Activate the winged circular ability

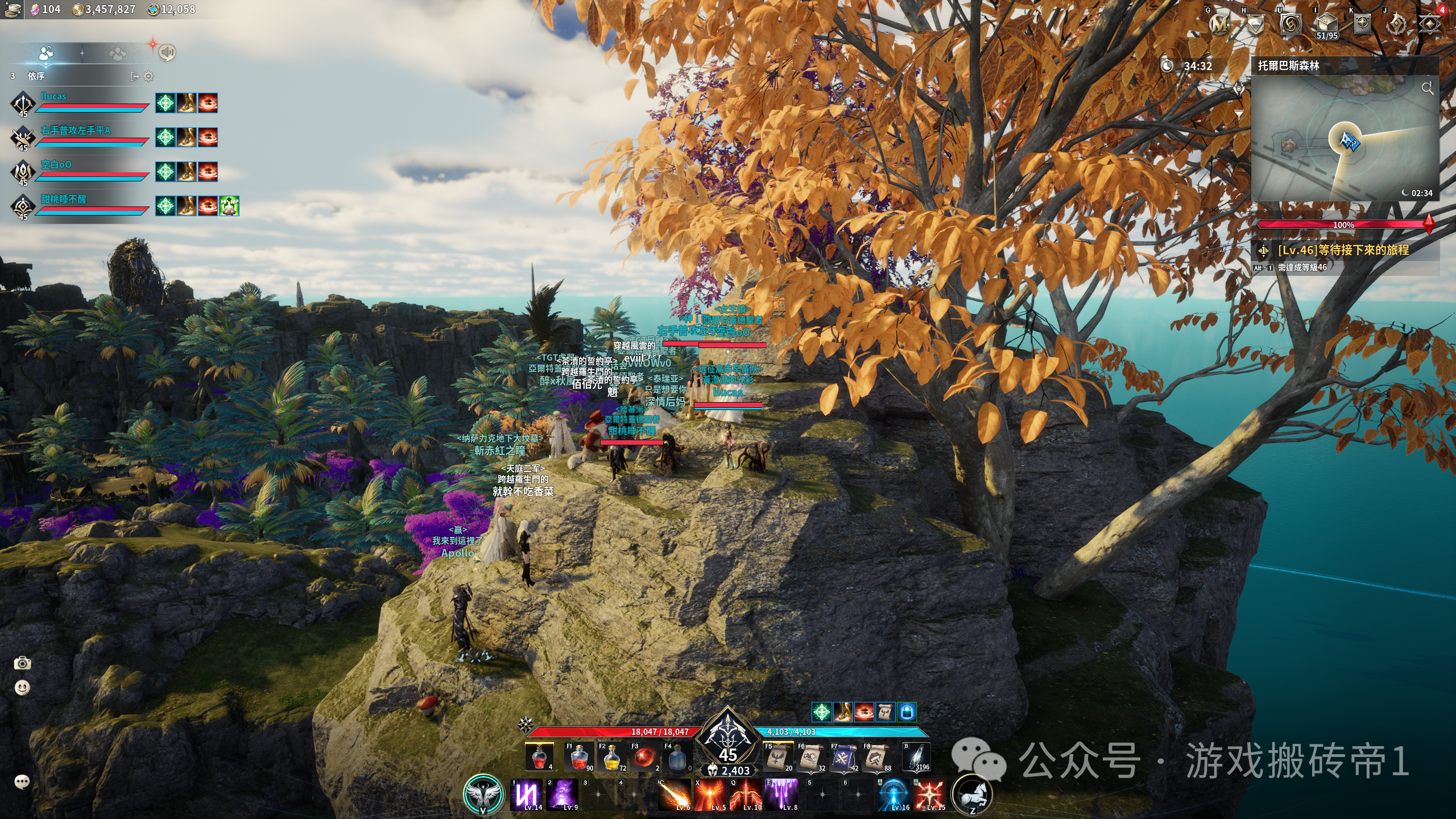(483, 794)
